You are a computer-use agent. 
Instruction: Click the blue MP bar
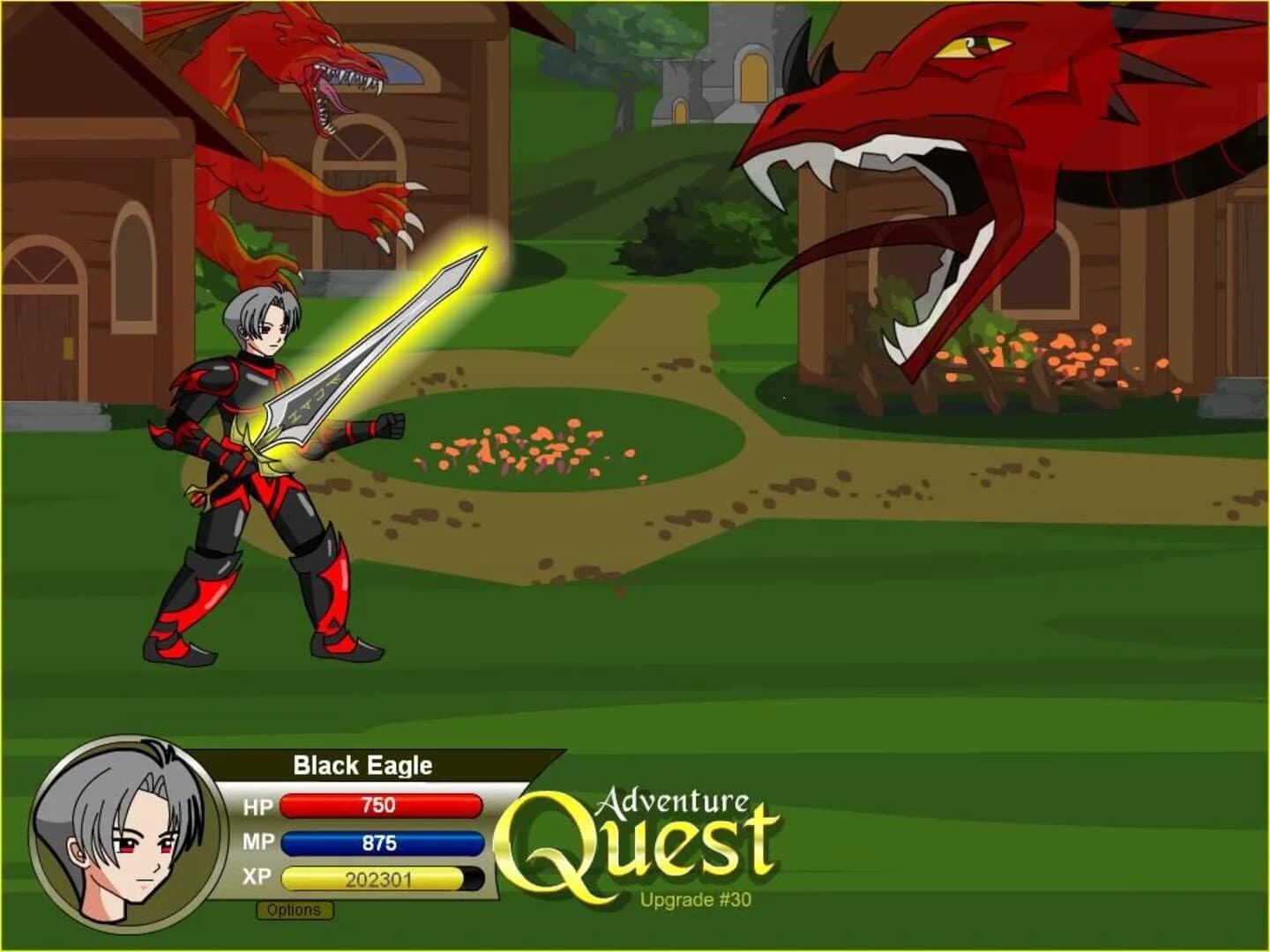coord(379,844)
